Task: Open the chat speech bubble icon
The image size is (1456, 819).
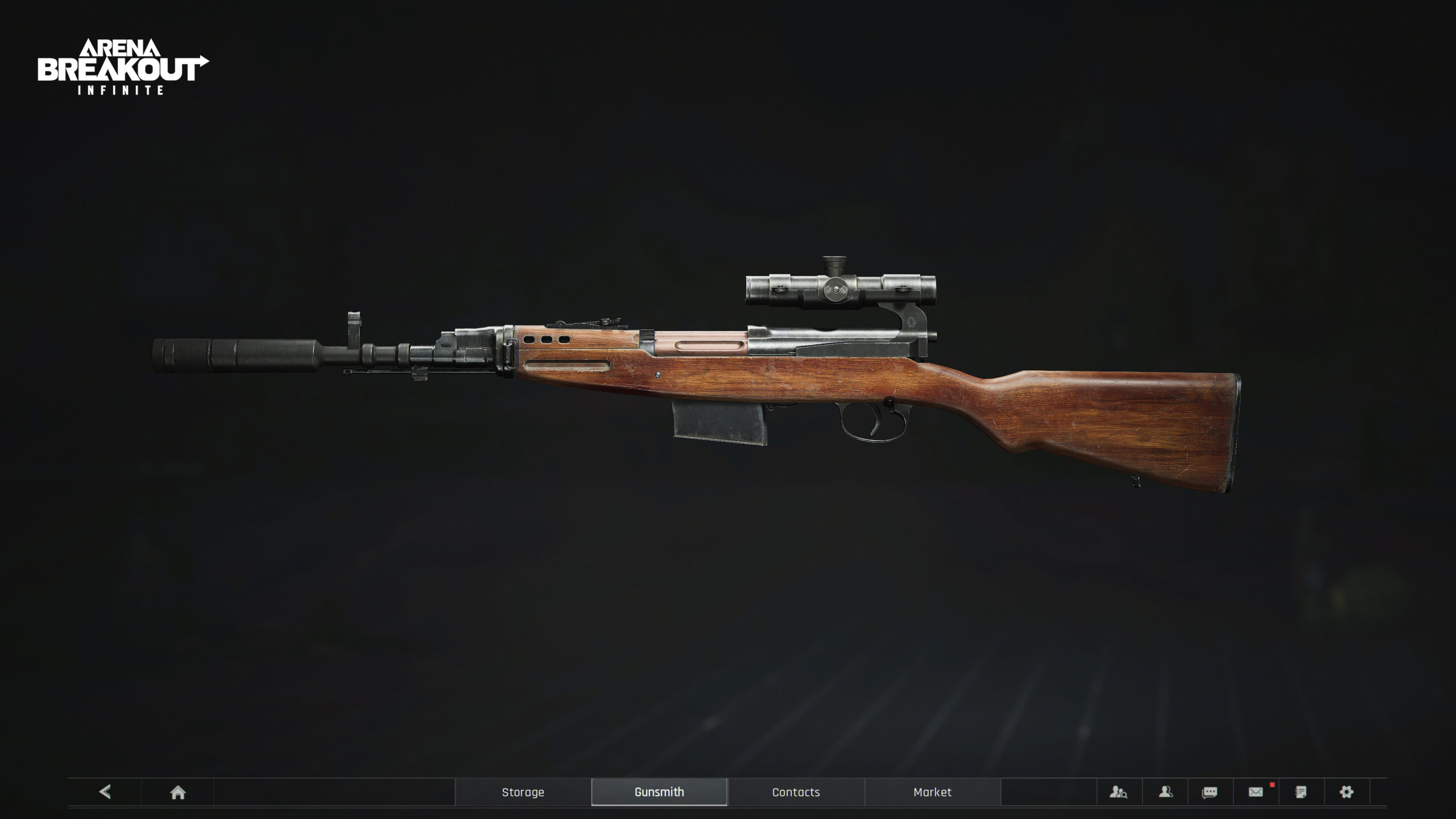Action: tap(1210, 792)
